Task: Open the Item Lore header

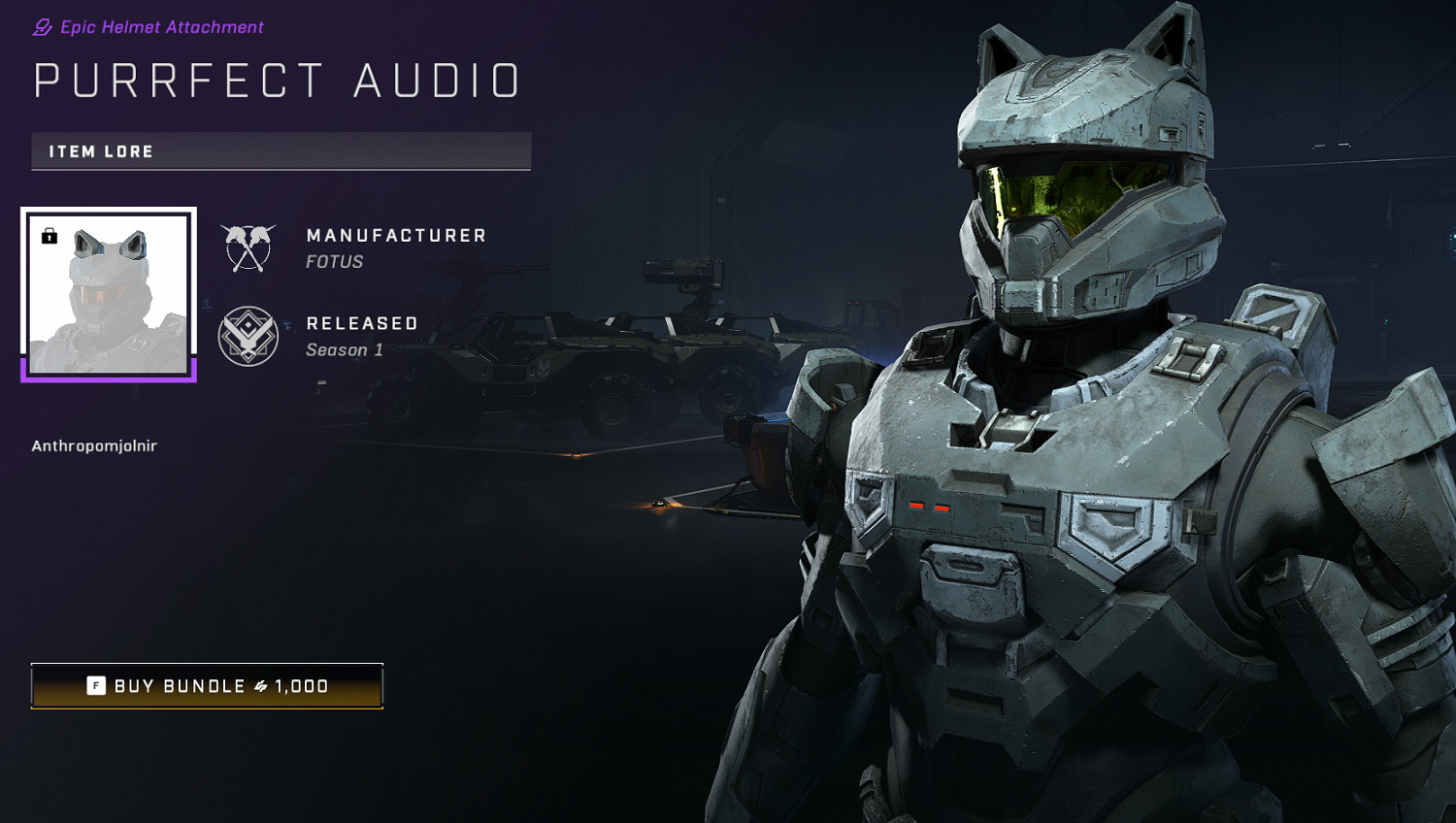Action: (x=281, y=151)
